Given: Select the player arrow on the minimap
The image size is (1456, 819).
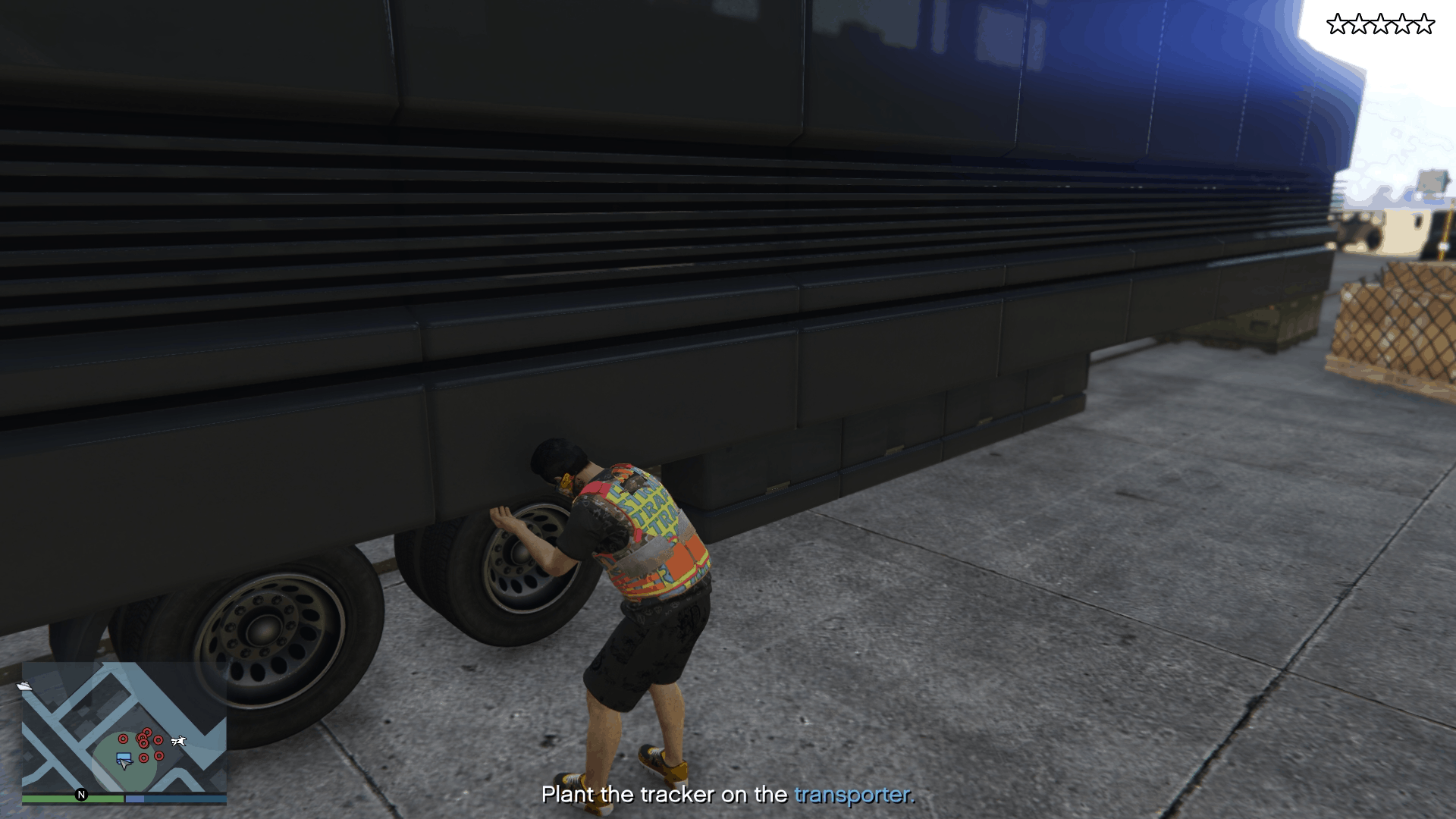Looking at the screenshot, I should [x=124, y=765].
